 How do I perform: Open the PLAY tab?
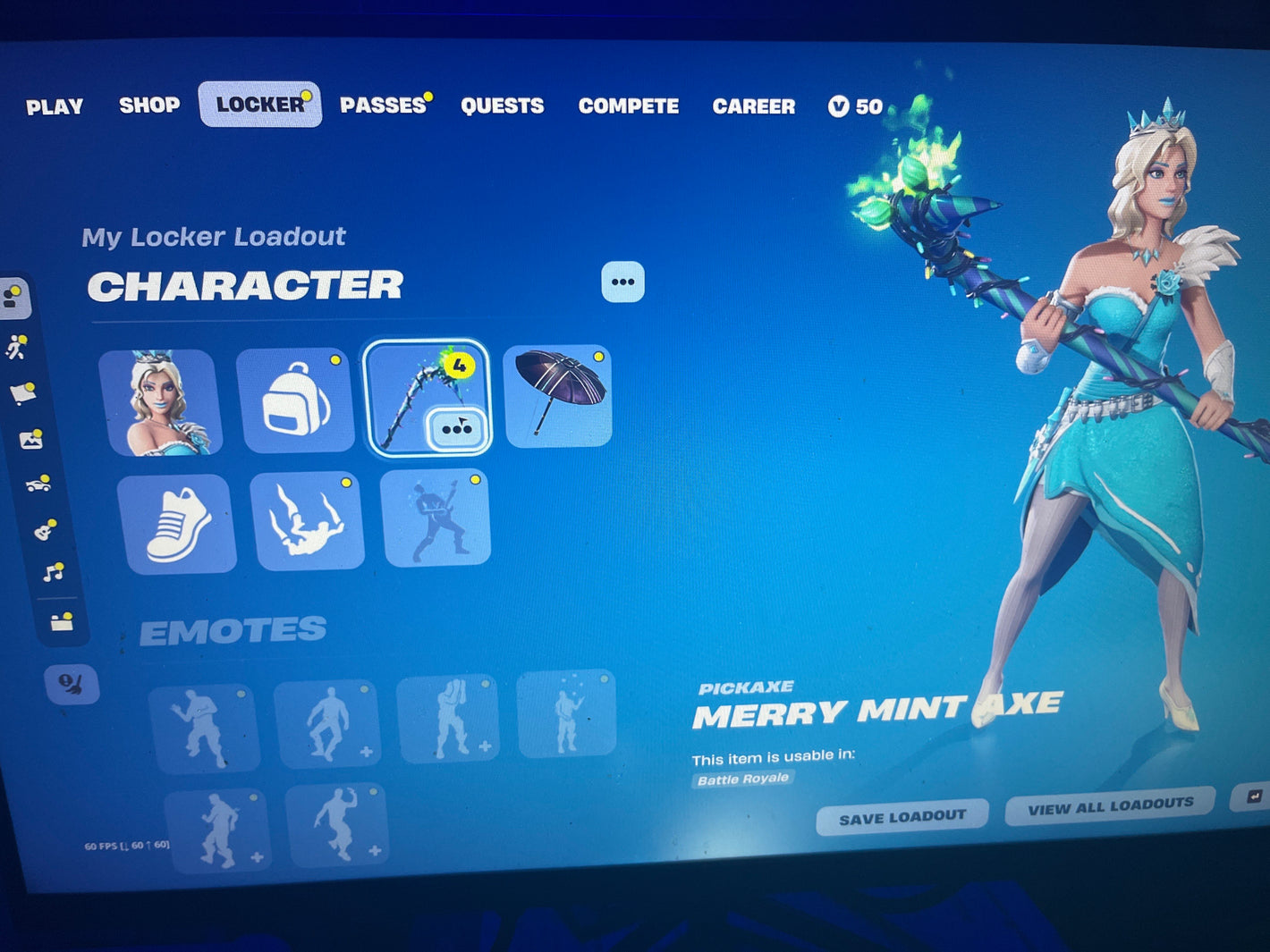[55, 107]
